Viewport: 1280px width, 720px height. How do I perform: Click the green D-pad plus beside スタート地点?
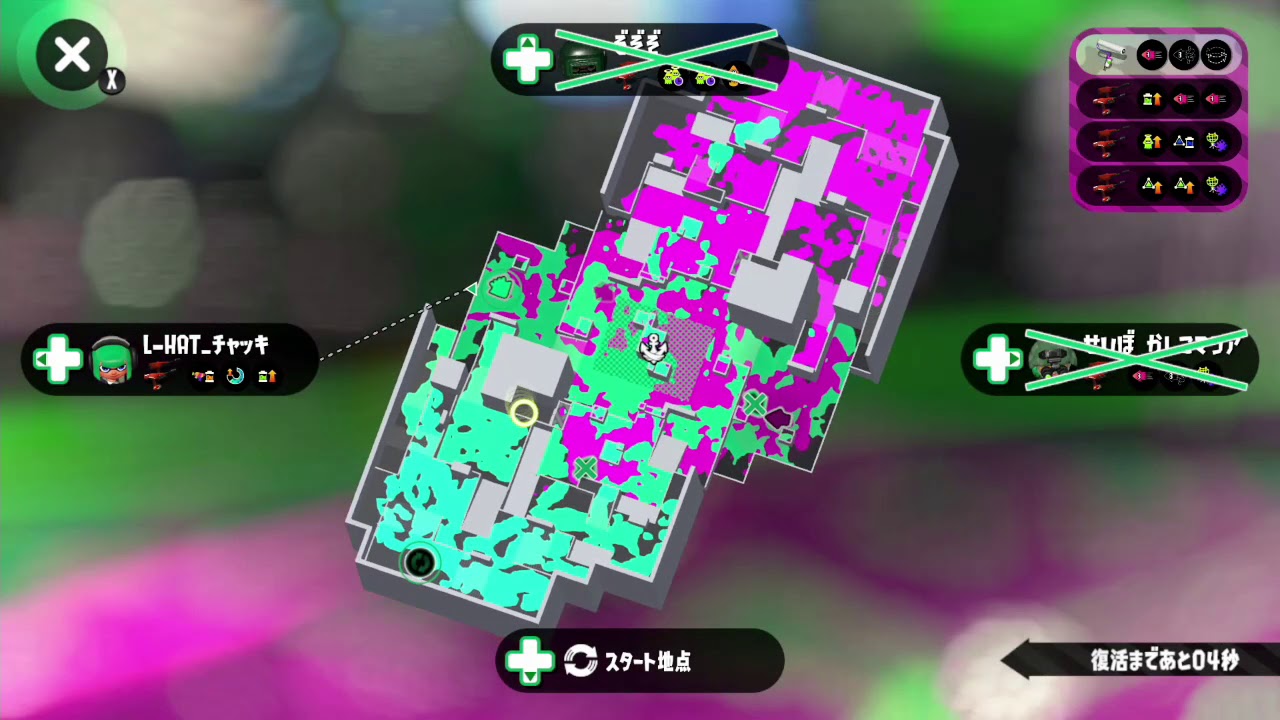tap(529, 660)
